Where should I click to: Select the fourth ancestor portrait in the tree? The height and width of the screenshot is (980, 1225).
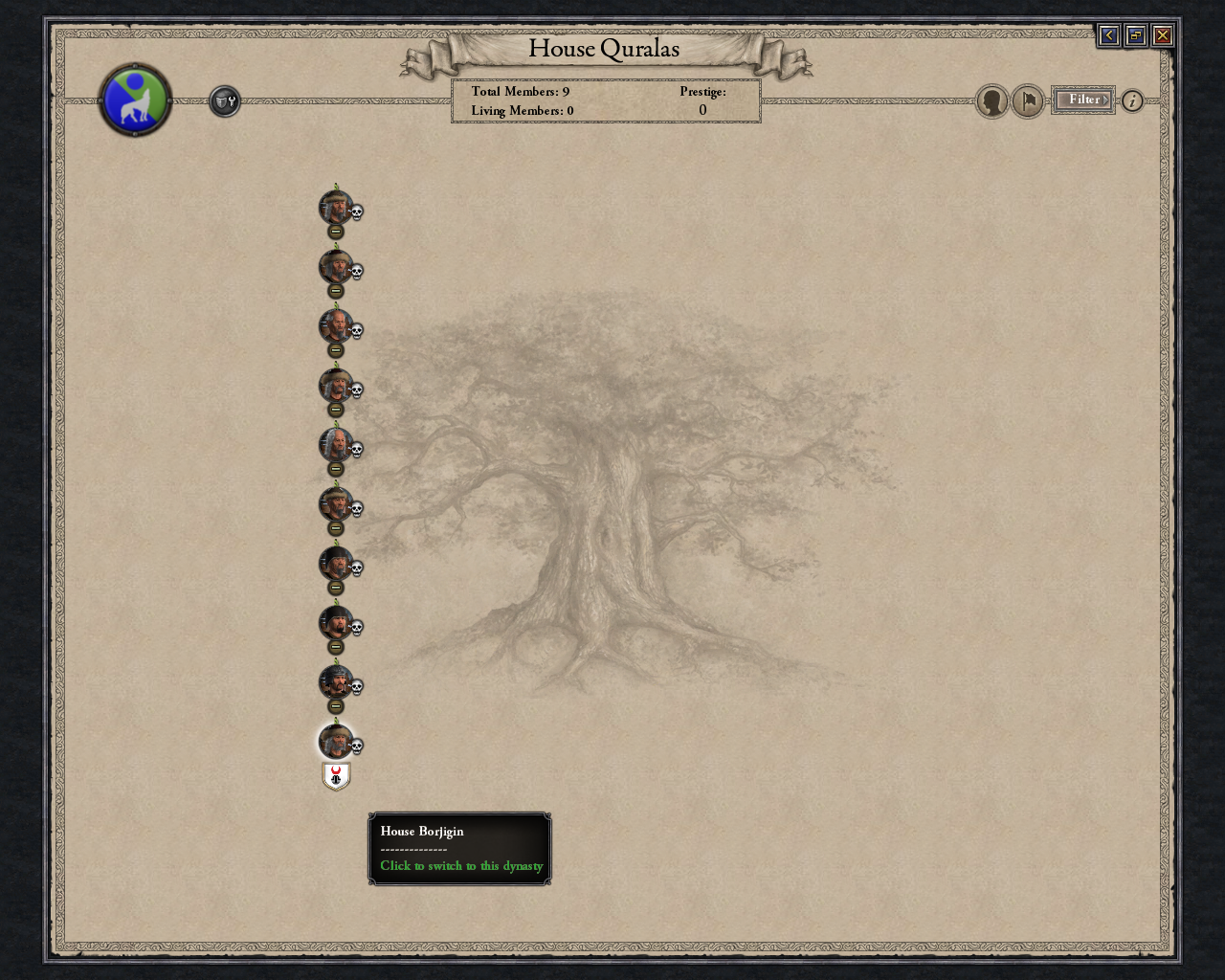pyautogui.click(x=335, y=386)
